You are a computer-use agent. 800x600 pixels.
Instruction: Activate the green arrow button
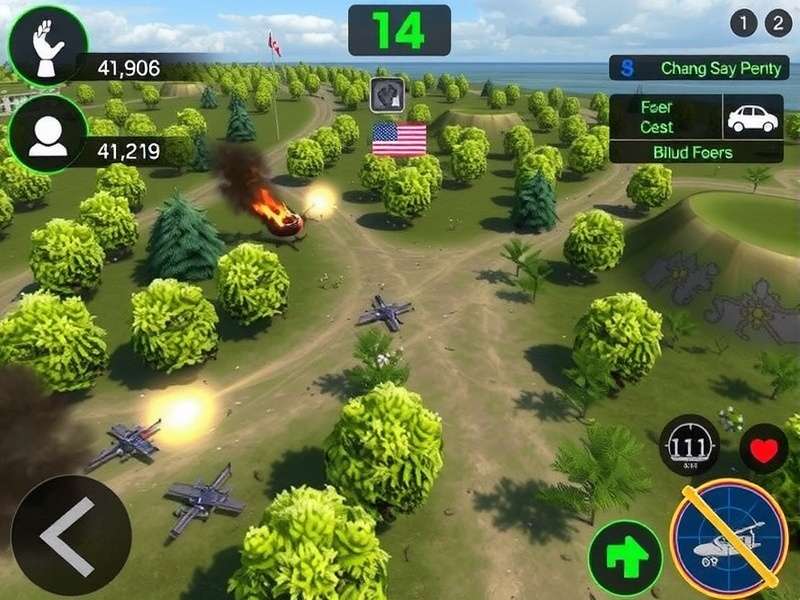pyautogui.click(x=625, y=558)
